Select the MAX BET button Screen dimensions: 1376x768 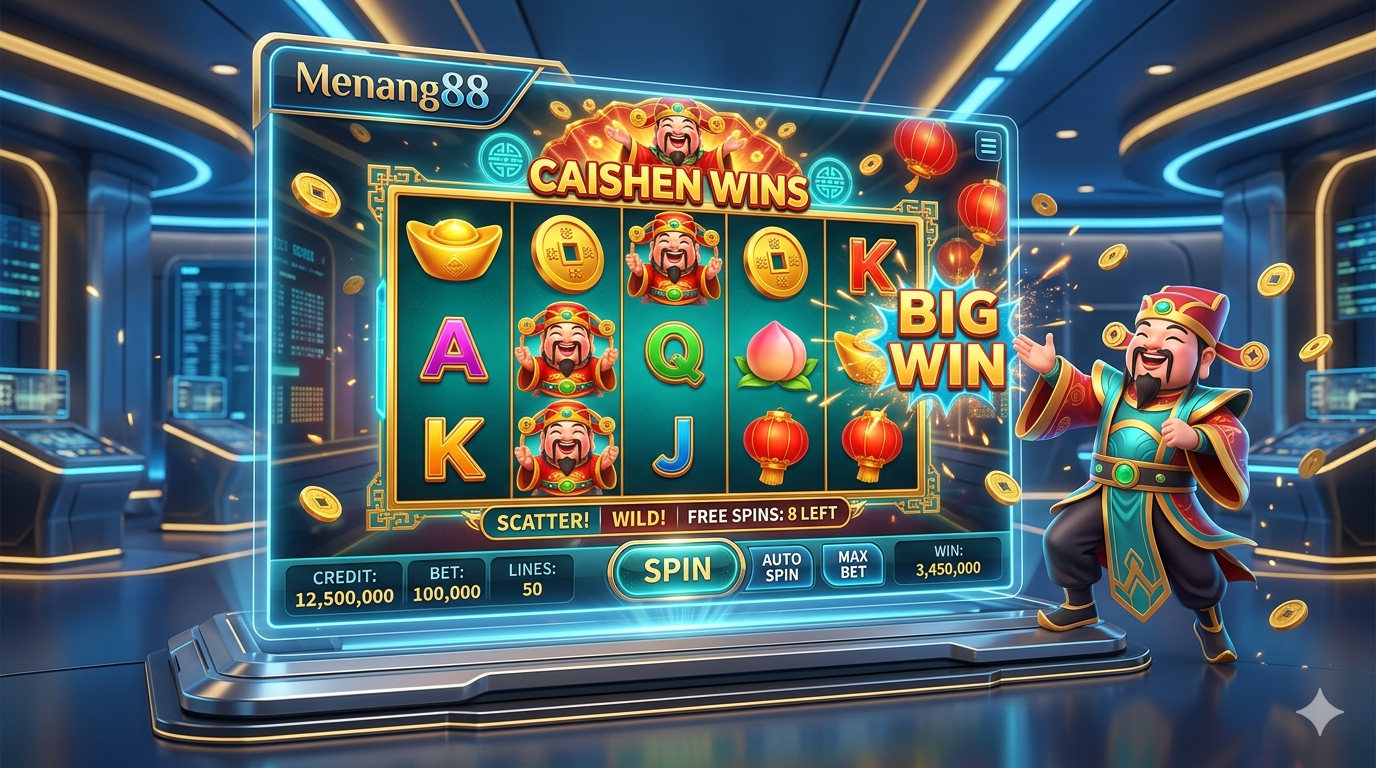852,565
